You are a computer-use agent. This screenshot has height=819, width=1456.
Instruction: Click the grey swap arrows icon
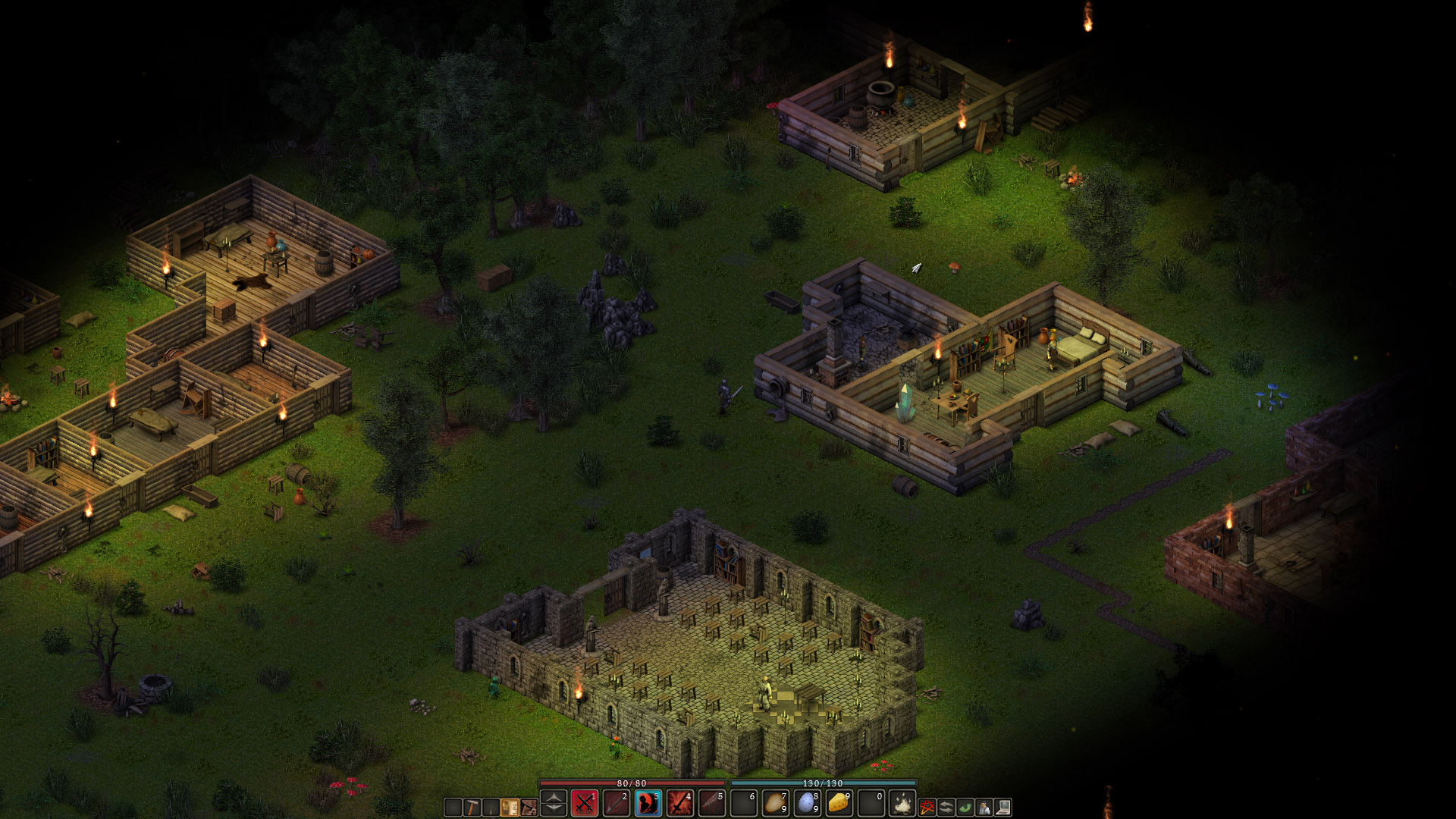(946, 807)
